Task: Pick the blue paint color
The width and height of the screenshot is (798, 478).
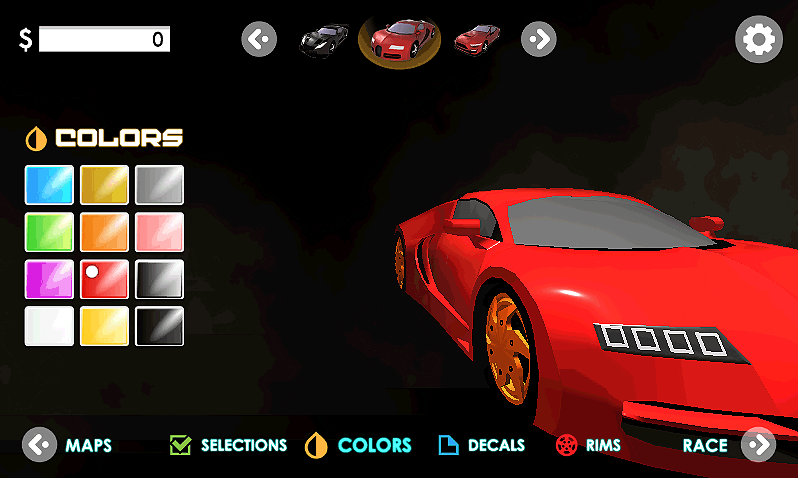Action: tap(49, 185)
